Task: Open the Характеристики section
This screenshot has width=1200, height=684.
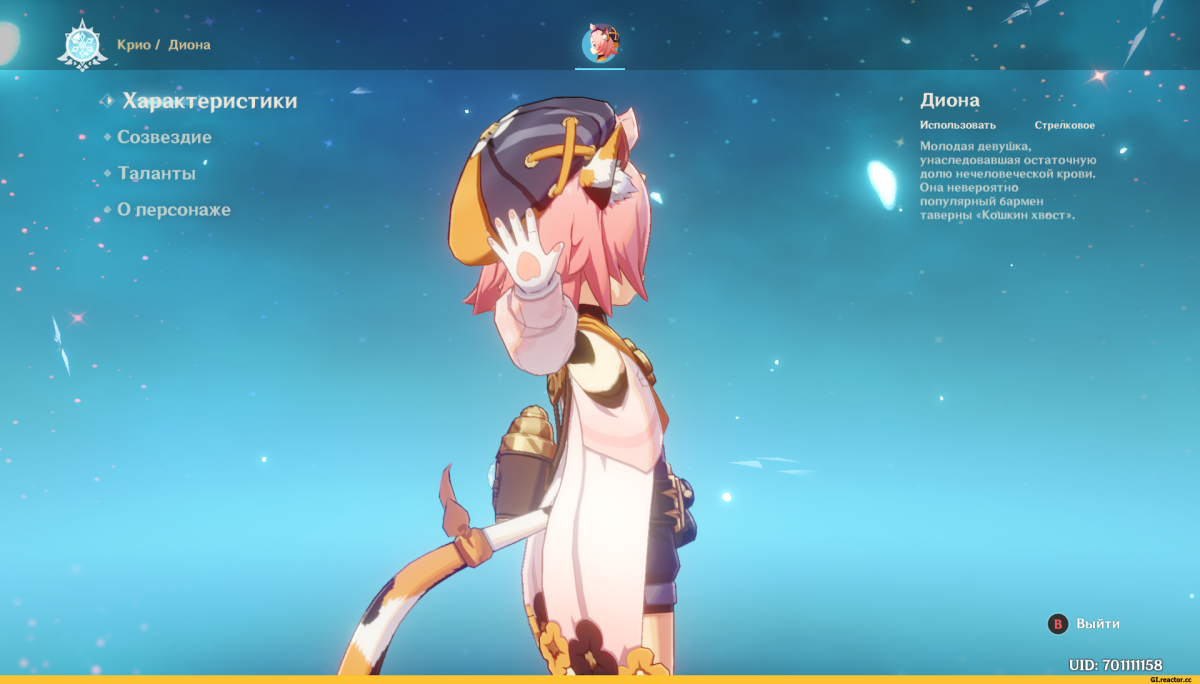Action: pyautogui.click(x=209, y=101)
